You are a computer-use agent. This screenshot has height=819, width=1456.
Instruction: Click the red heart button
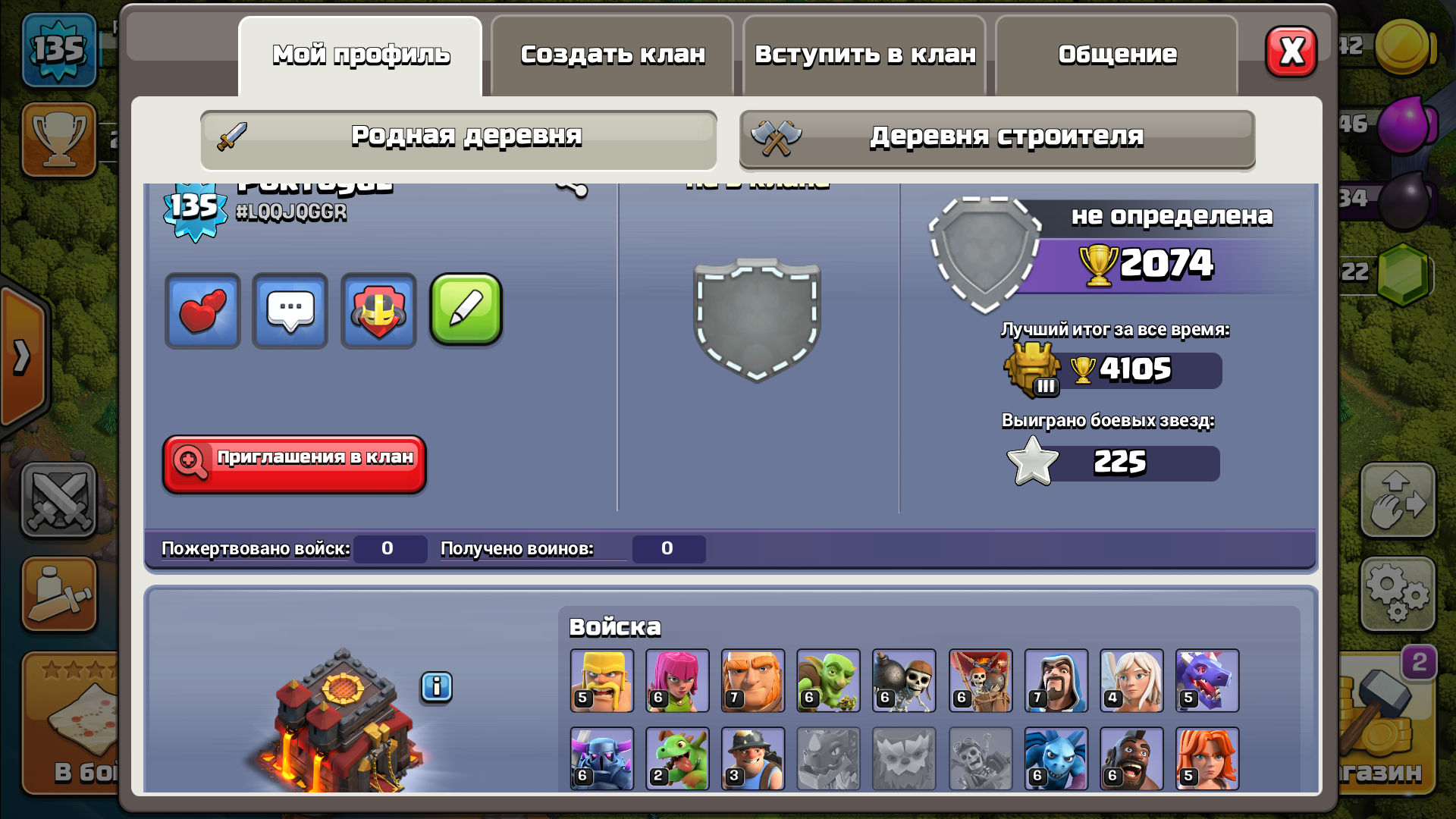pos(202,311)
